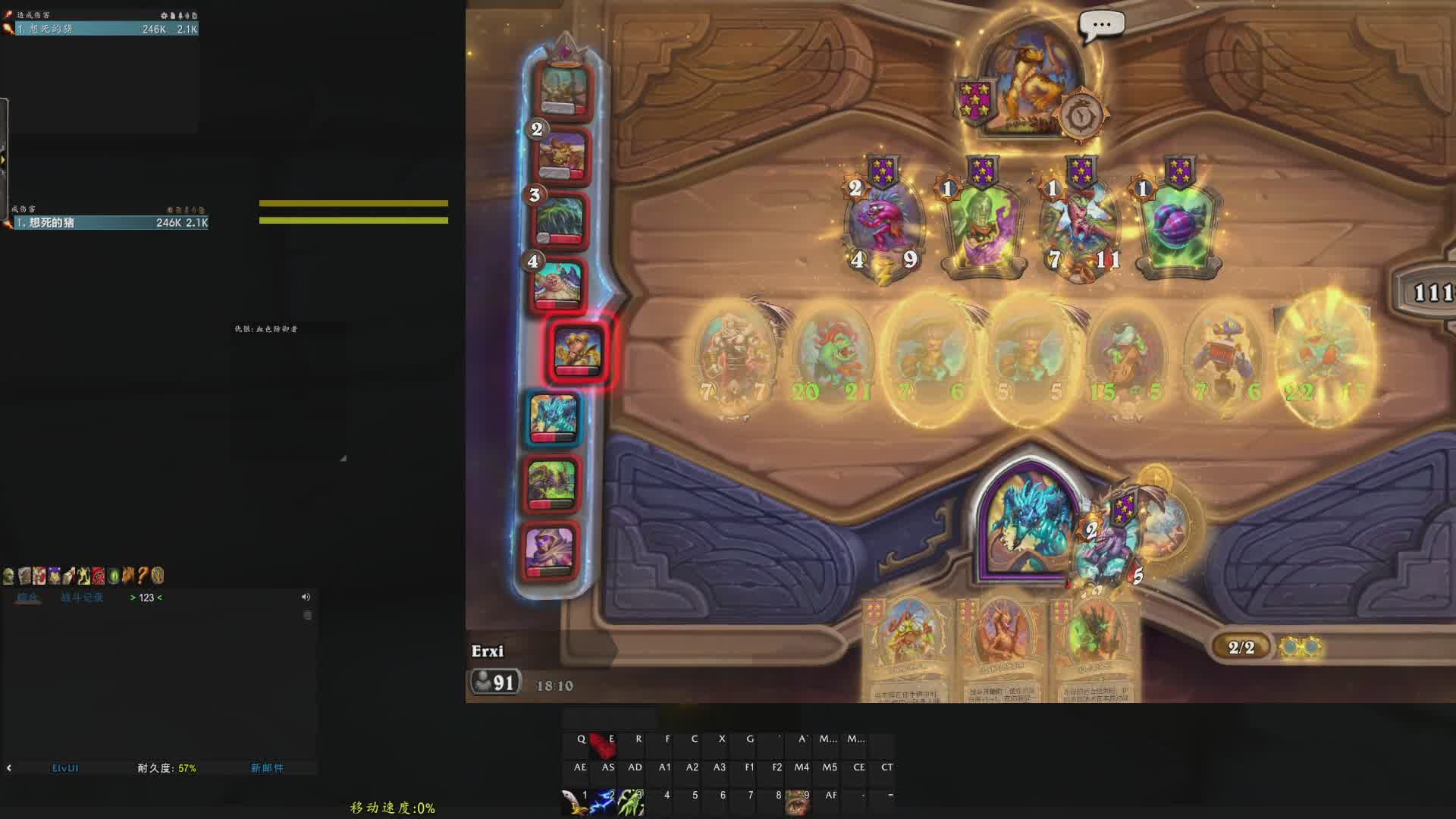1456x819 pixels.
Task: Activate the white blade ability on slot 1
Action: click(576, 802)
